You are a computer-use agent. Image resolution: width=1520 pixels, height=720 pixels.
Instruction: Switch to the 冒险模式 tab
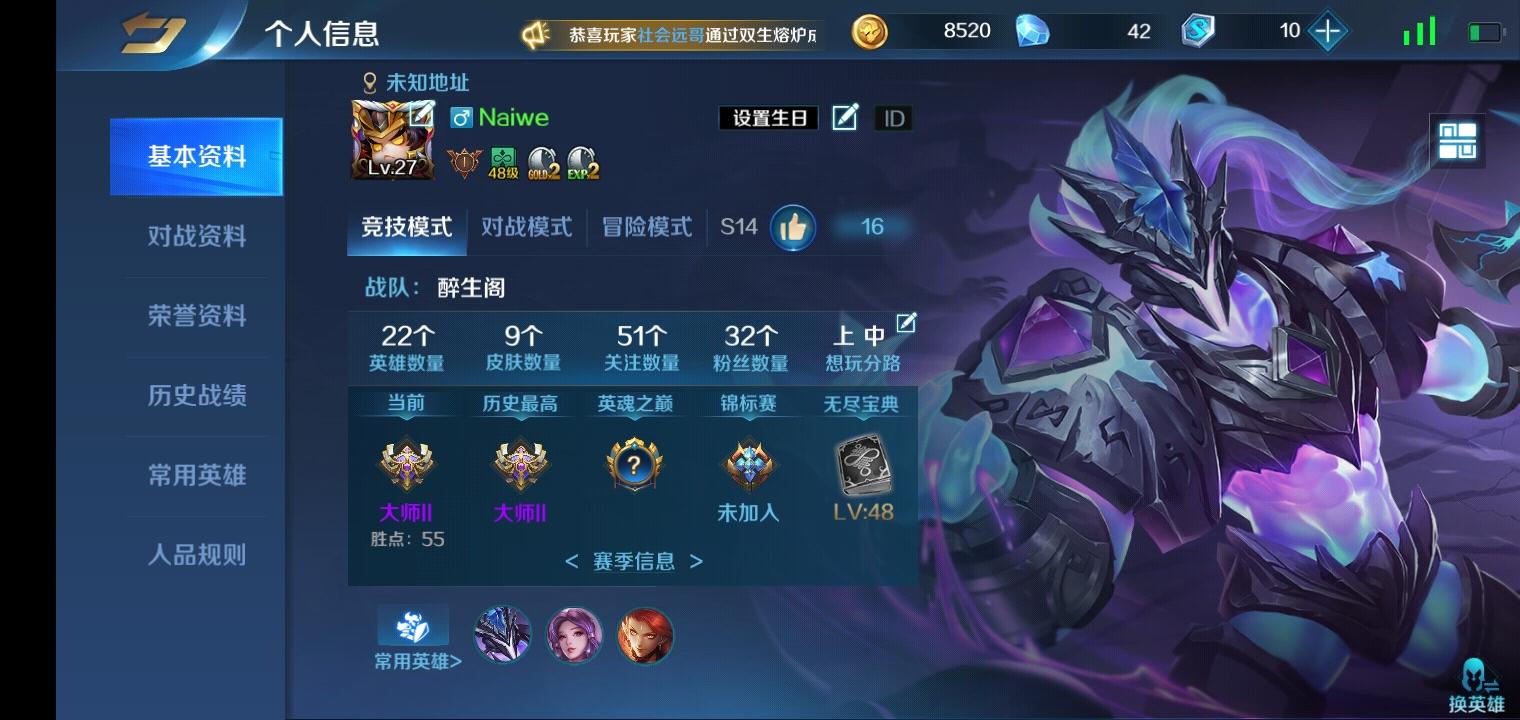[645, 227]
